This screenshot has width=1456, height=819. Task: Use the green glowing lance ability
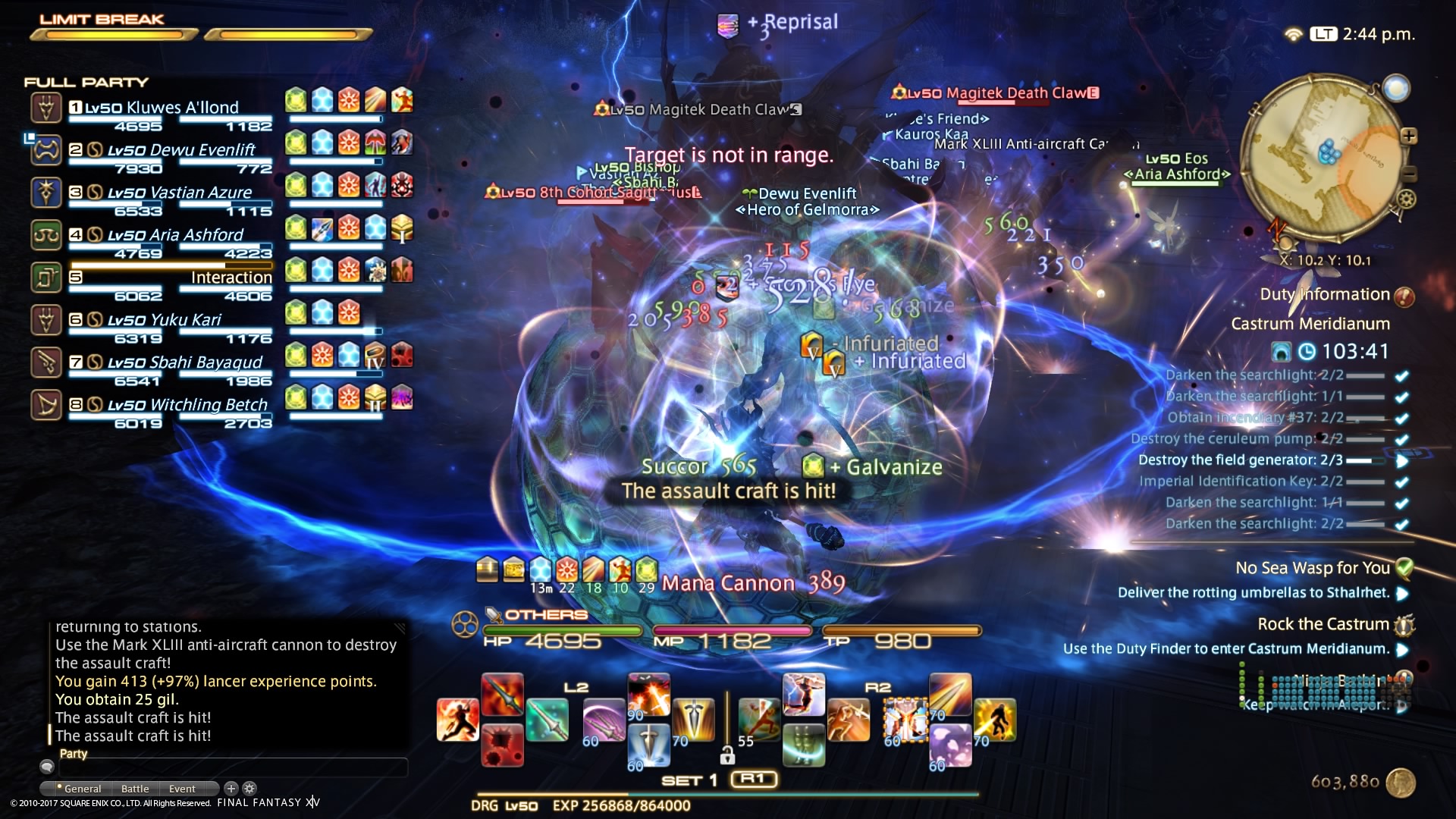tap(547, 720)
